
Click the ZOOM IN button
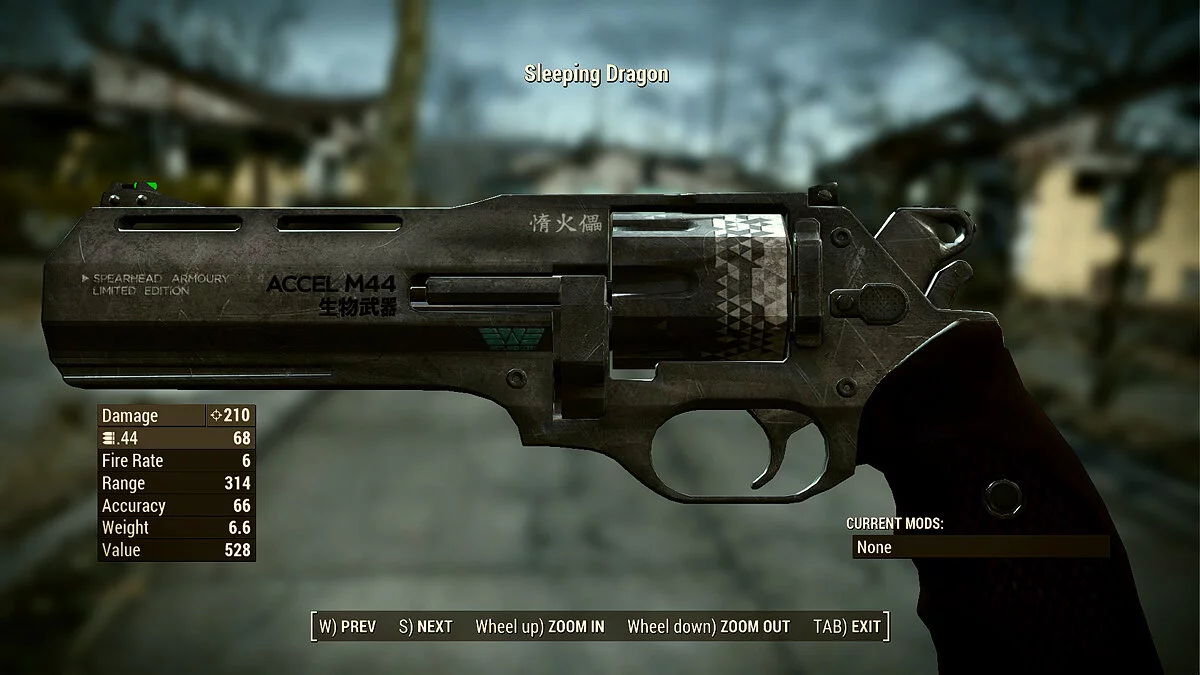(x=539, y=627)
